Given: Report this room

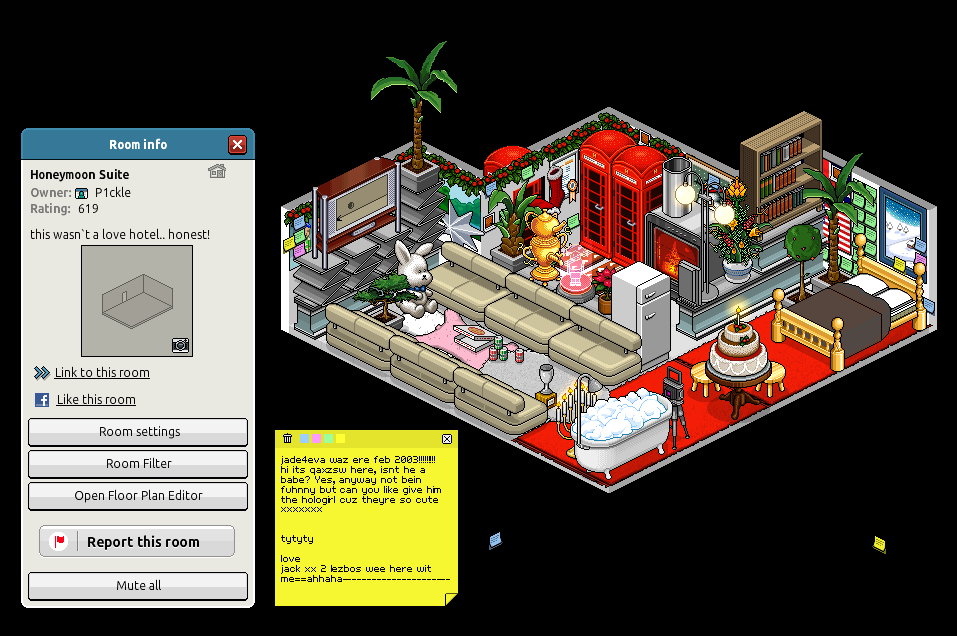Looking at the screenshot, I should (x=137, y=542).
